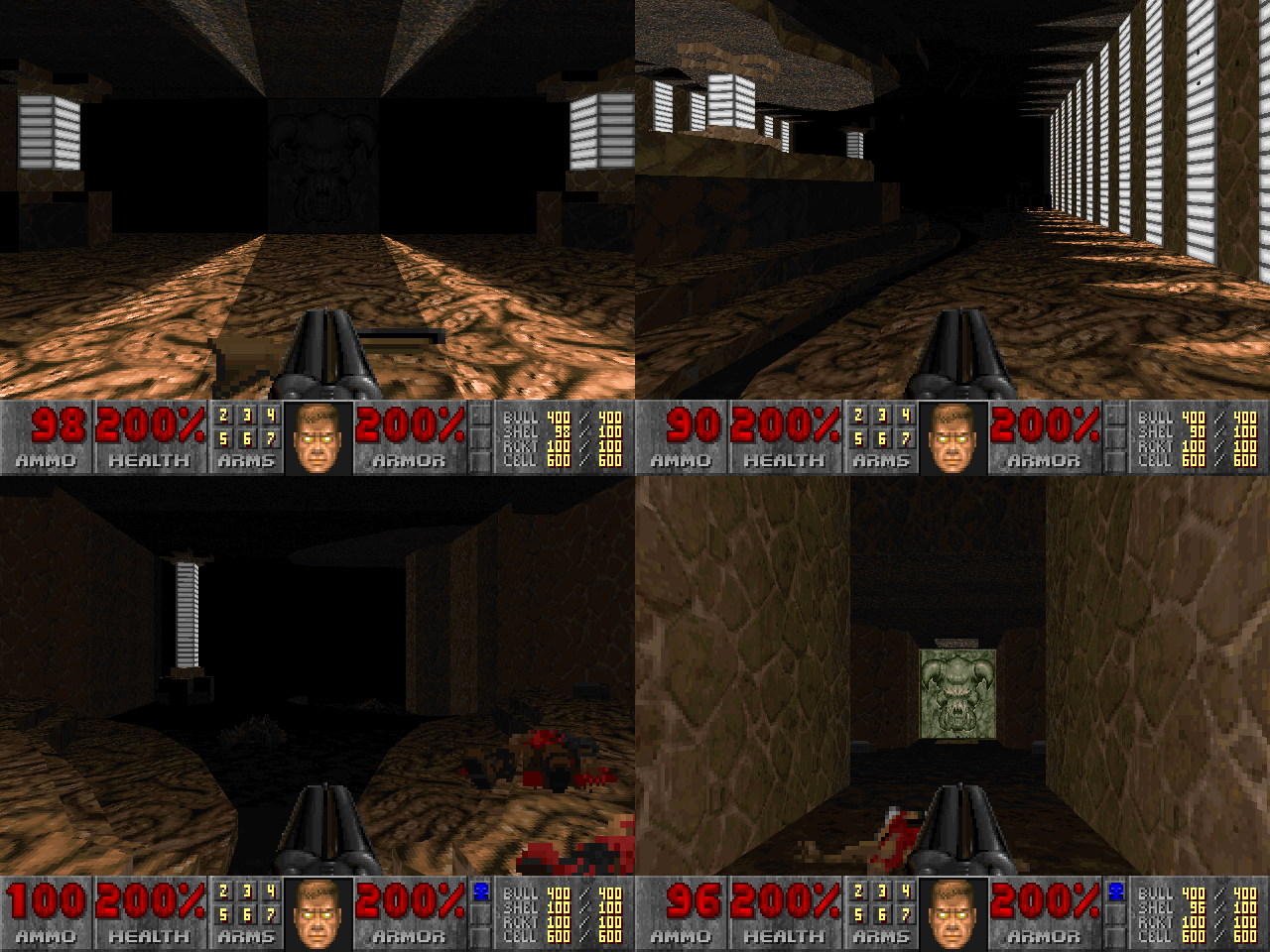Click the AMMO label showing 90 in top-right

pyautogui.click(x=685, y=460)
